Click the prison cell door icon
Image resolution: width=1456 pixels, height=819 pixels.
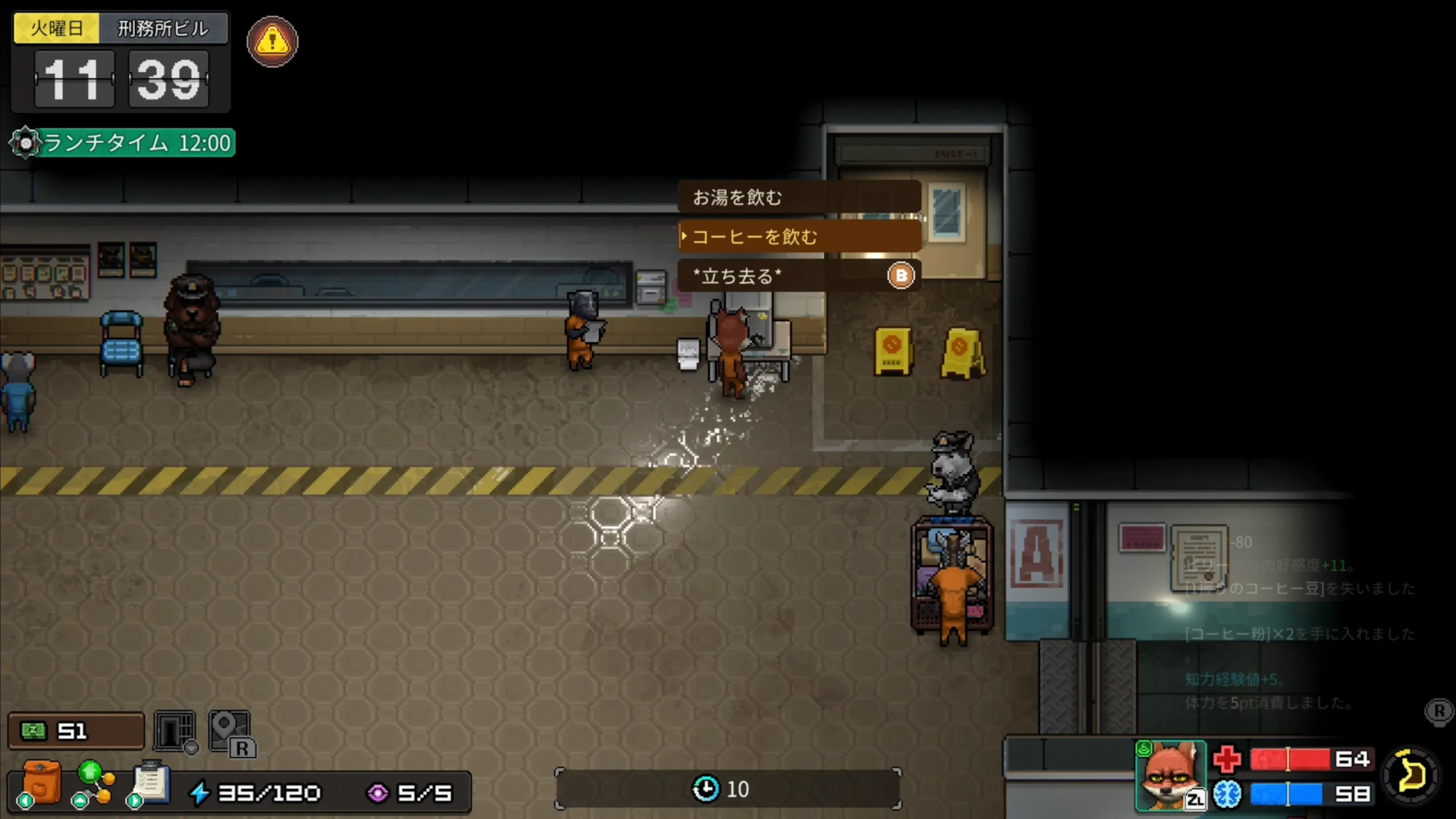[175, 731]
